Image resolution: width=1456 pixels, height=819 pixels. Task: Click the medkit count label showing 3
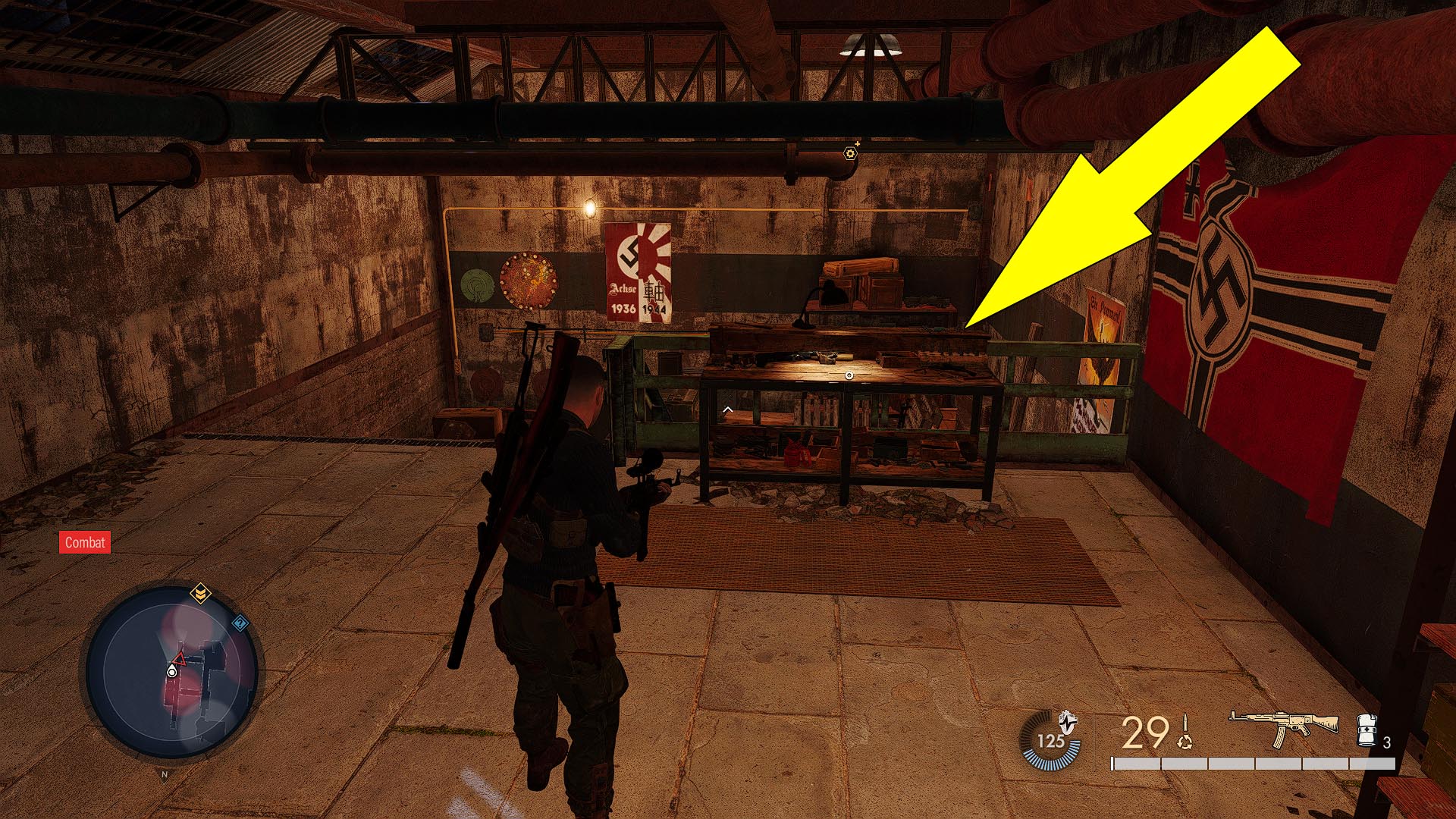pos(1387,742)
